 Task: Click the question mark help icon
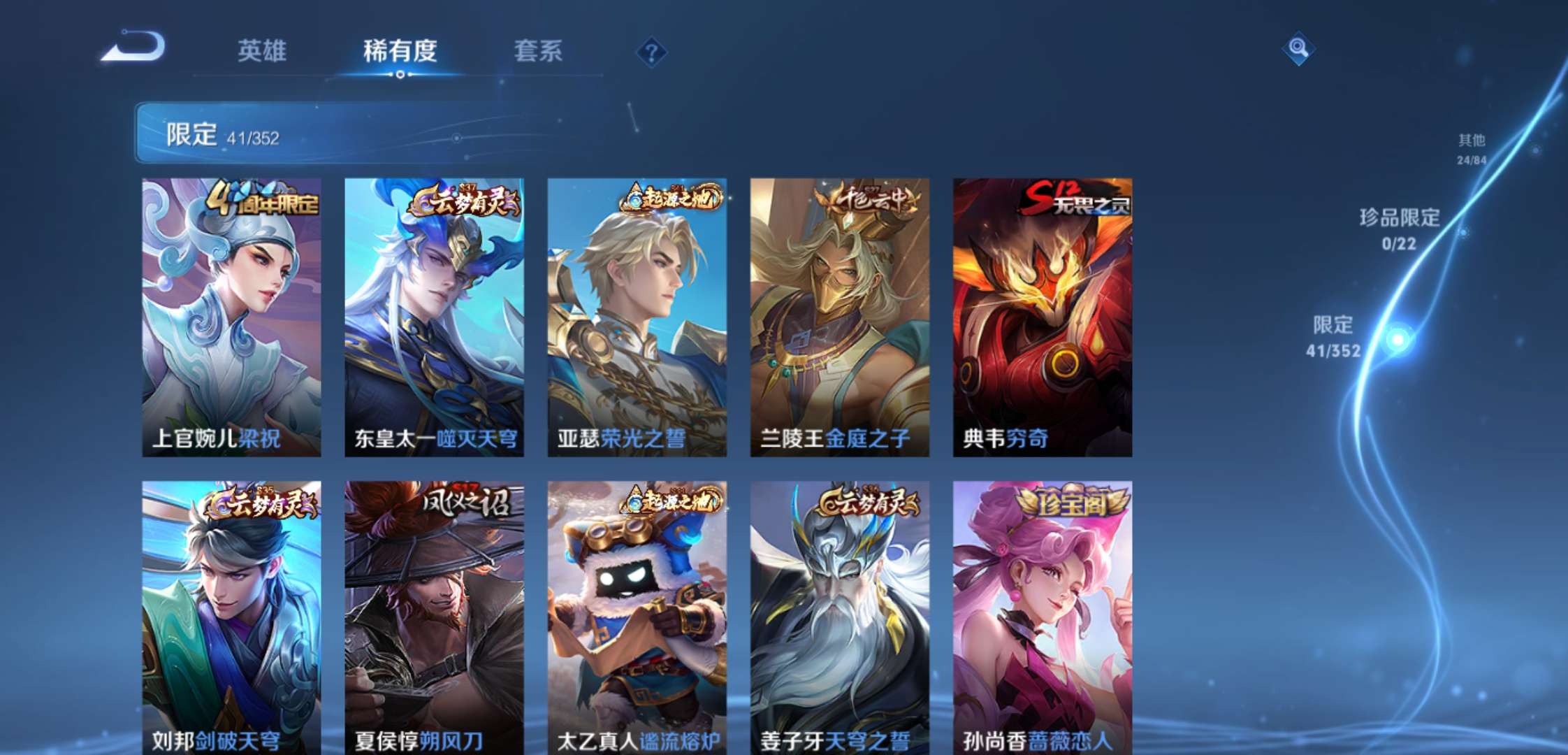point(651,51)
